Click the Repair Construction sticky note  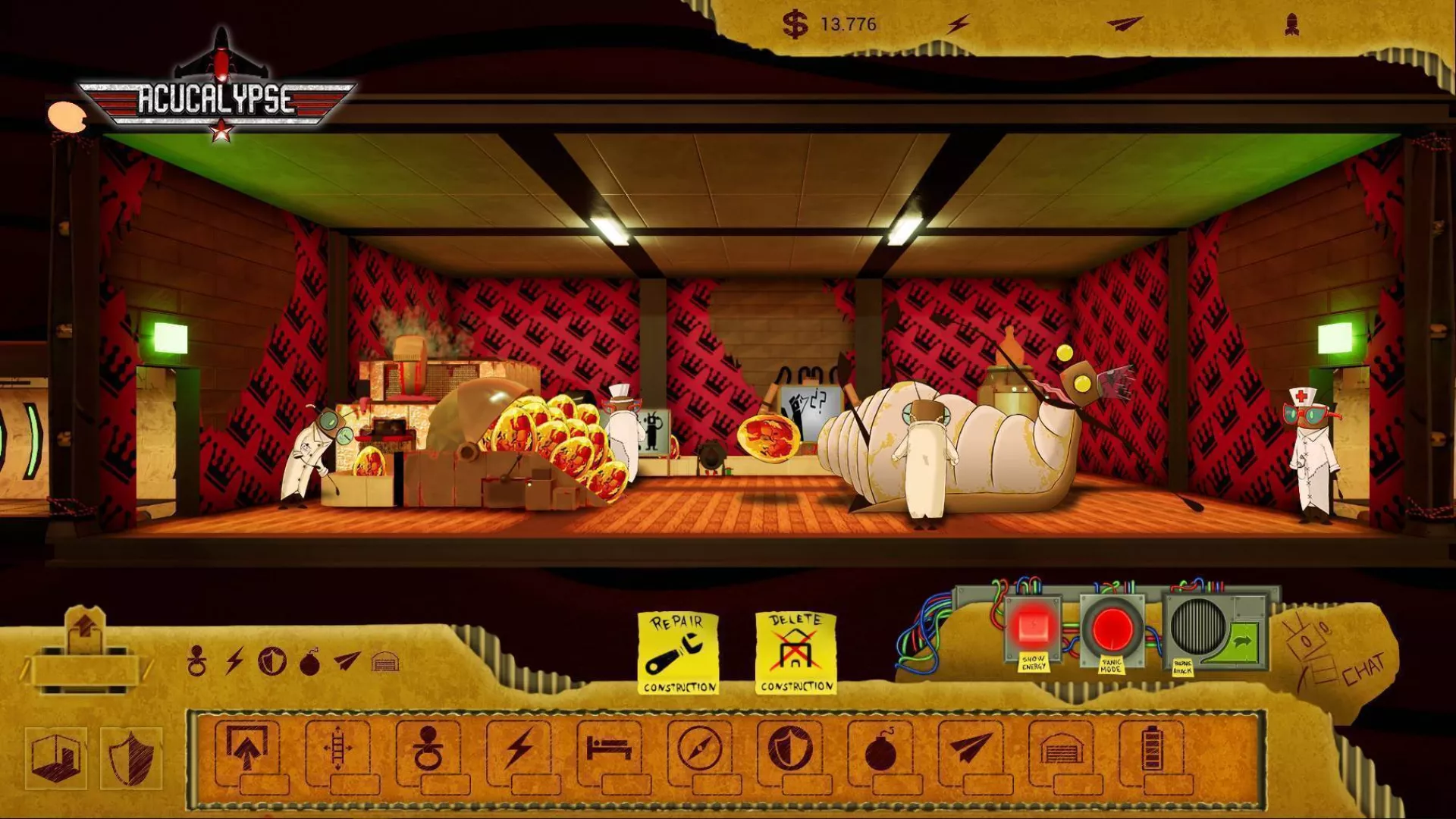click(678, 653)
